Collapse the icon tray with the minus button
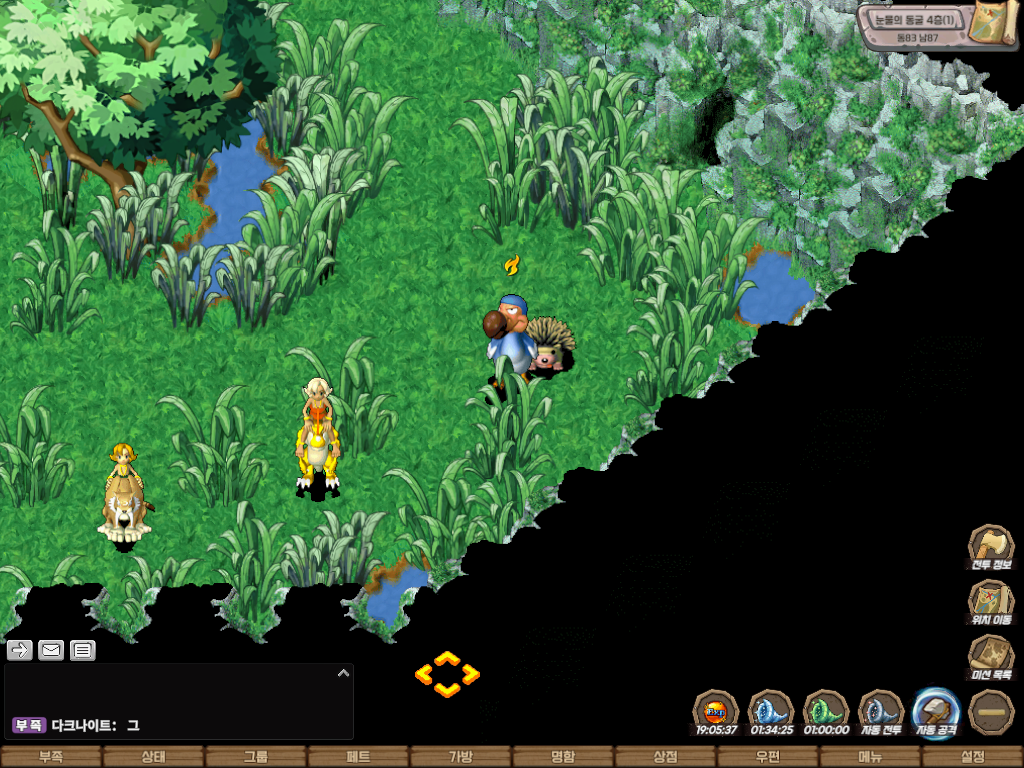 (991, 711)
